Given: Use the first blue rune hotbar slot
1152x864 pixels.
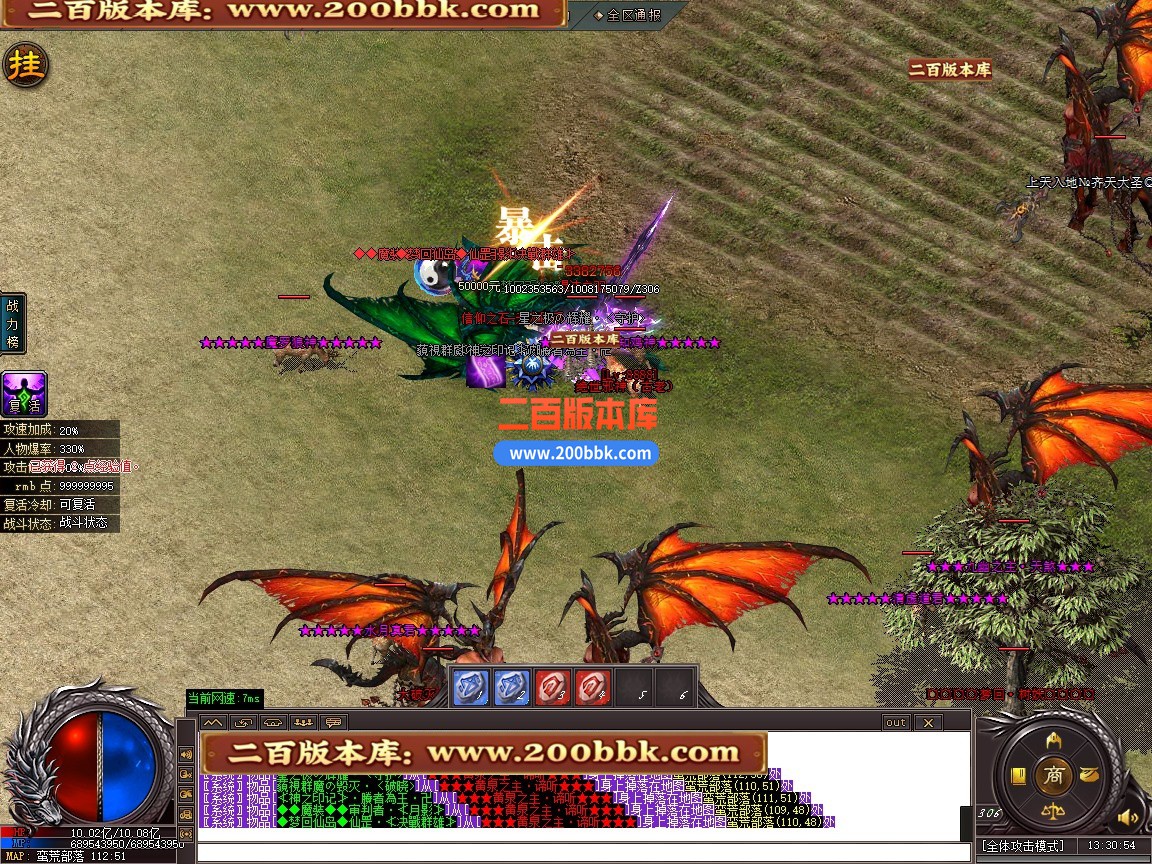Looking at the screenshot, I should [470, 688].
